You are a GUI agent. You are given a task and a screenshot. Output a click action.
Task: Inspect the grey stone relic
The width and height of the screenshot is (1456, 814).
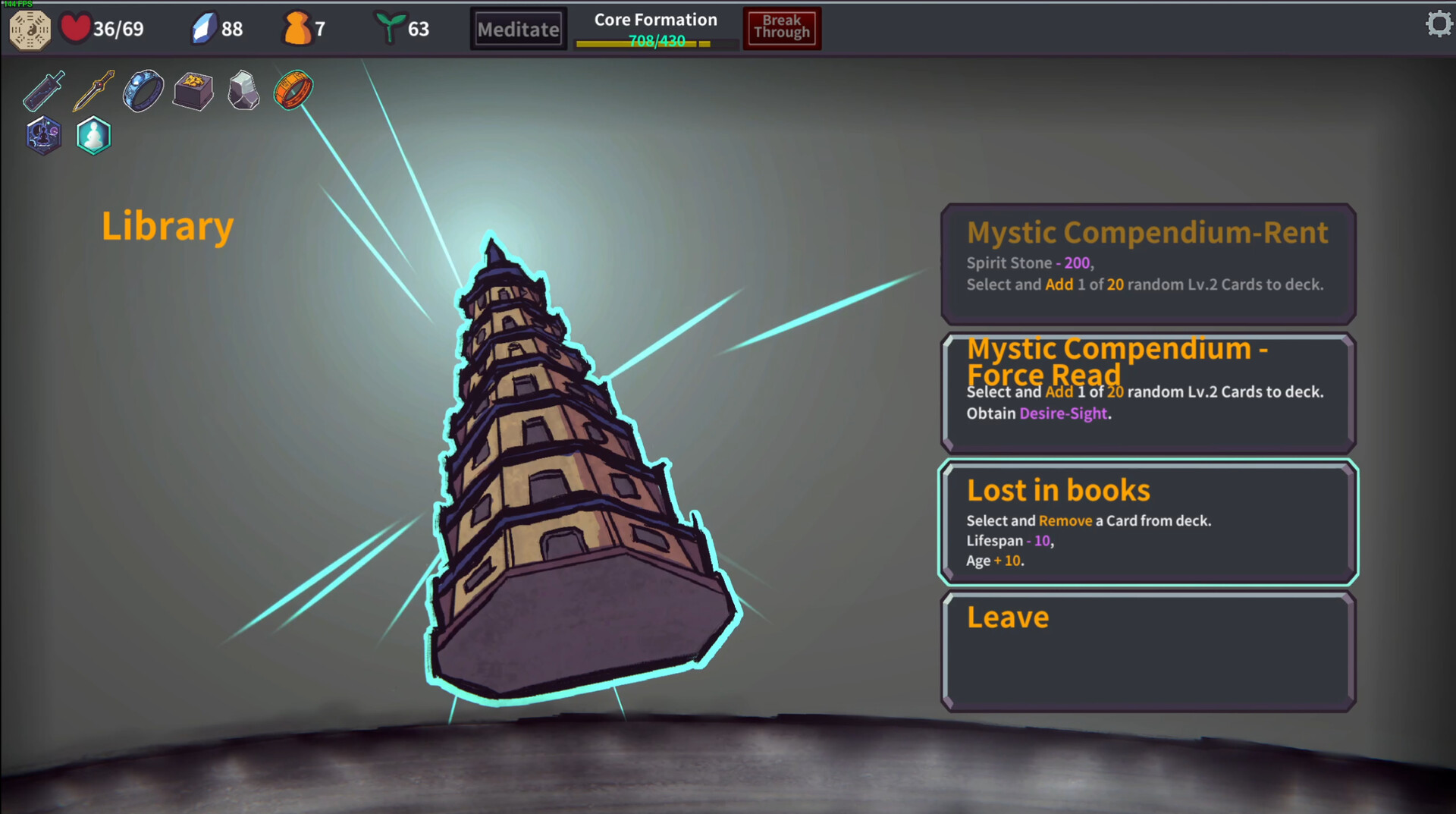tap(243, 91)
